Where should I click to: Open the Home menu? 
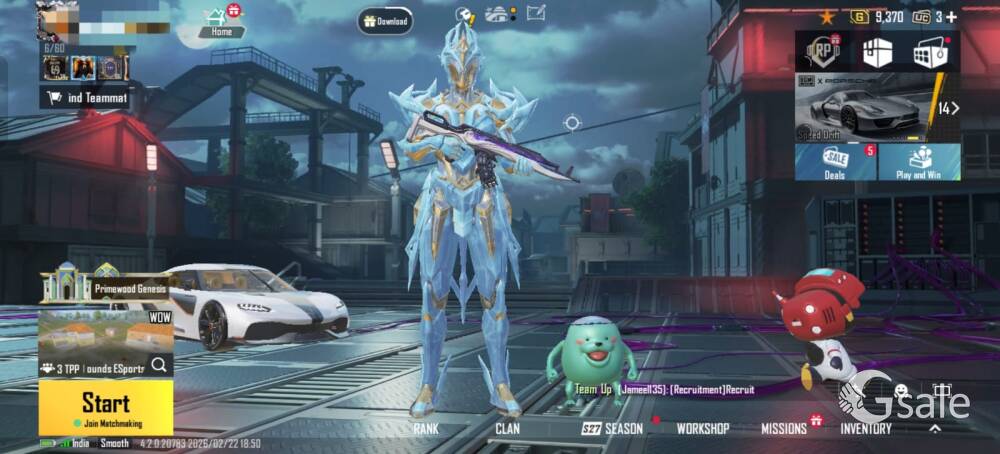tap(220, 24)
